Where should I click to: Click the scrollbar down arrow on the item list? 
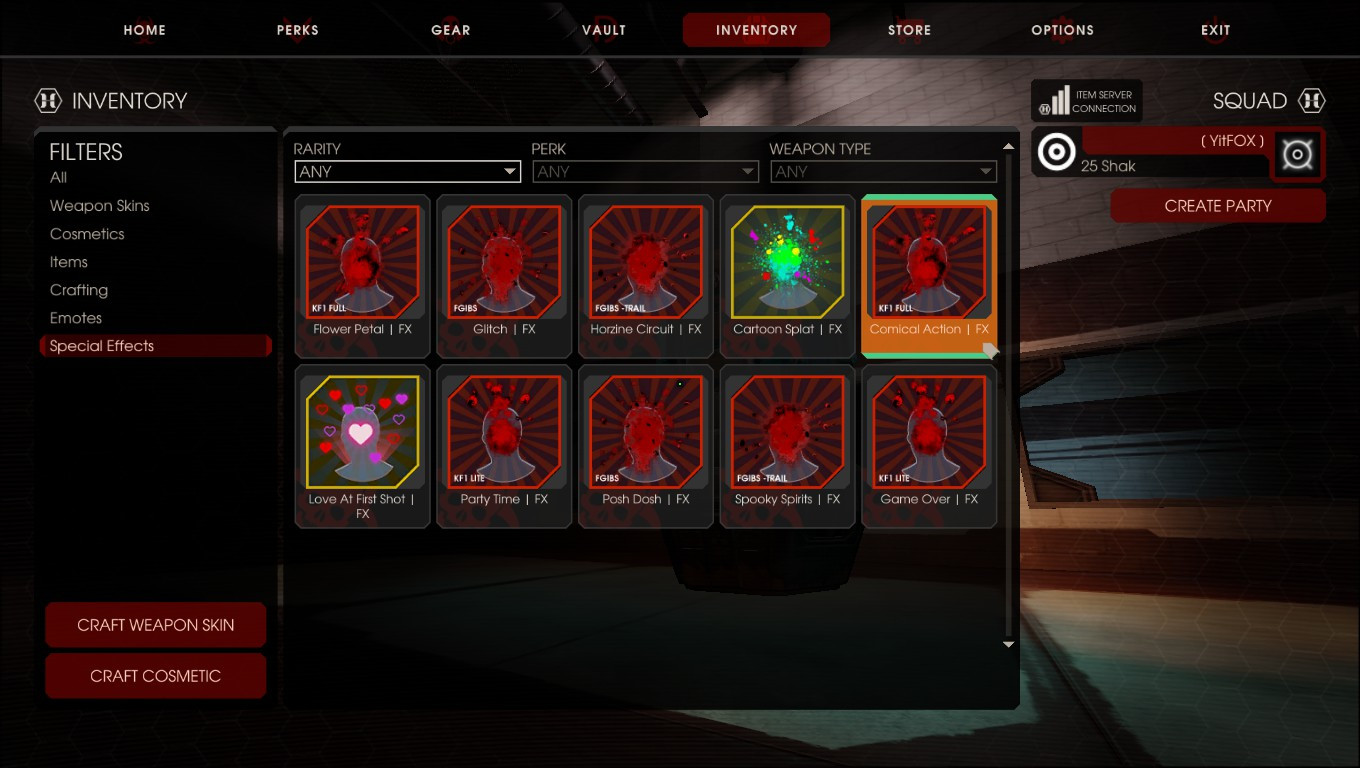(1008, 644)
